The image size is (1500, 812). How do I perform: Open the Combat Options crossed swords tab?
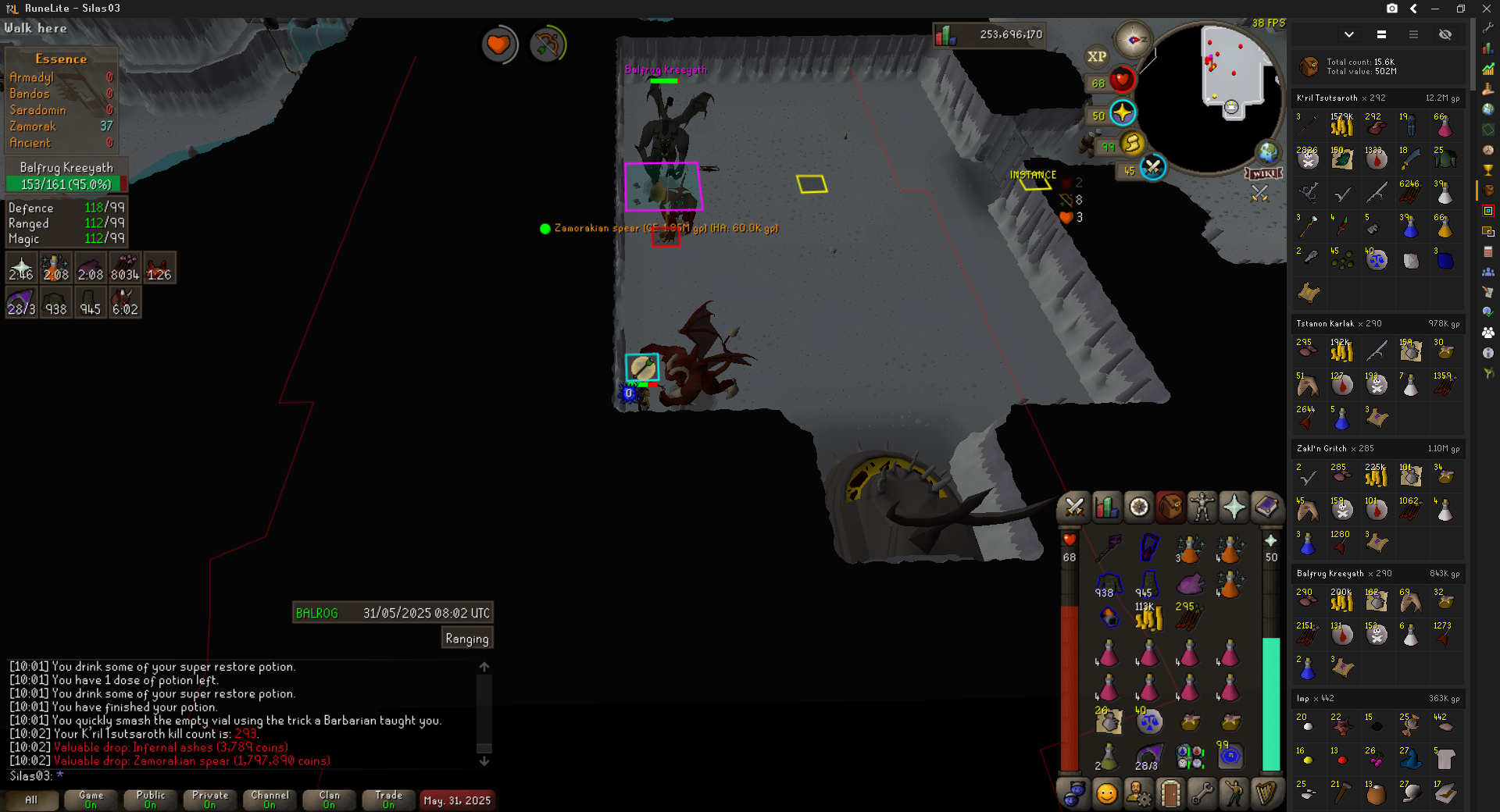pyautogui.click(x=1075, y=508)
